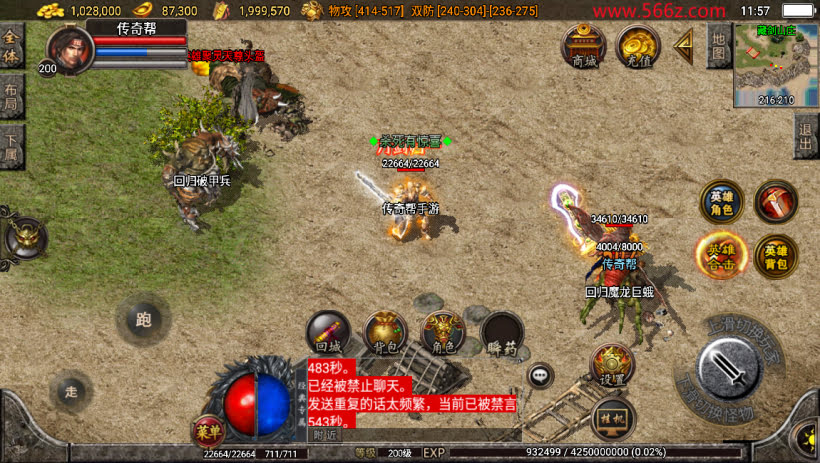Collapse the top menu with the gold arrow
Screen dimensions: 820x463
pyautogui.click(x=685, y=45)
